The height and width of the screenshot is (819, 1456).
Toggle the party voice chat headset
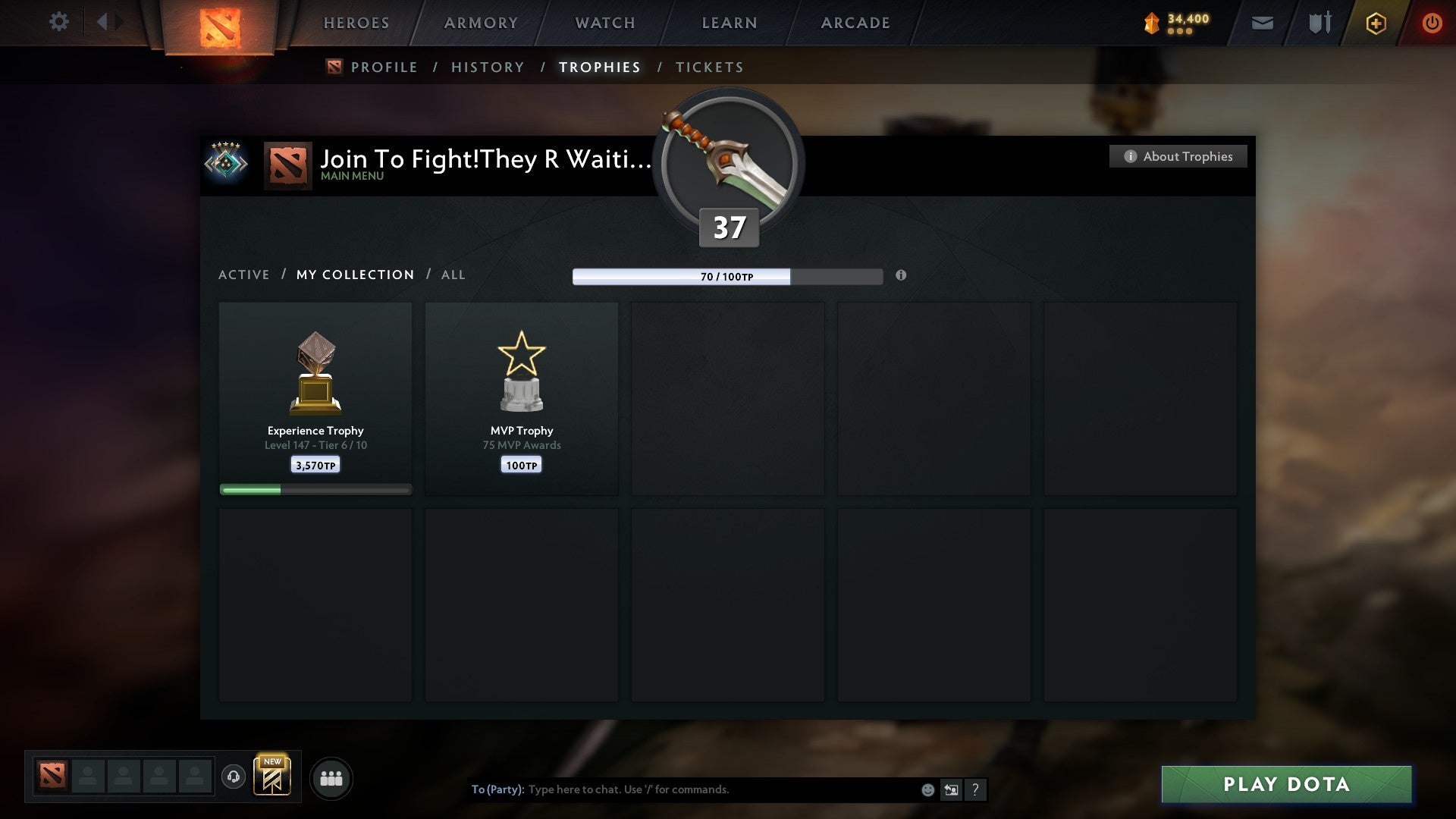234,778
